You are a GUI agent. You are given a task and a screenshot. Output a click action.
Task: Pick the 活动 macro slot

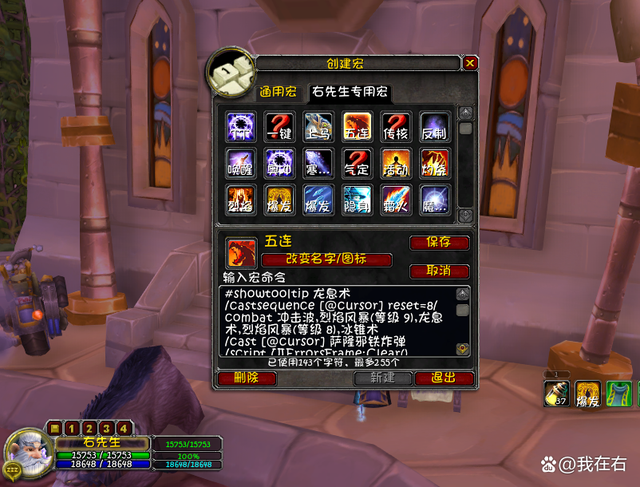(x=396, y=163)
